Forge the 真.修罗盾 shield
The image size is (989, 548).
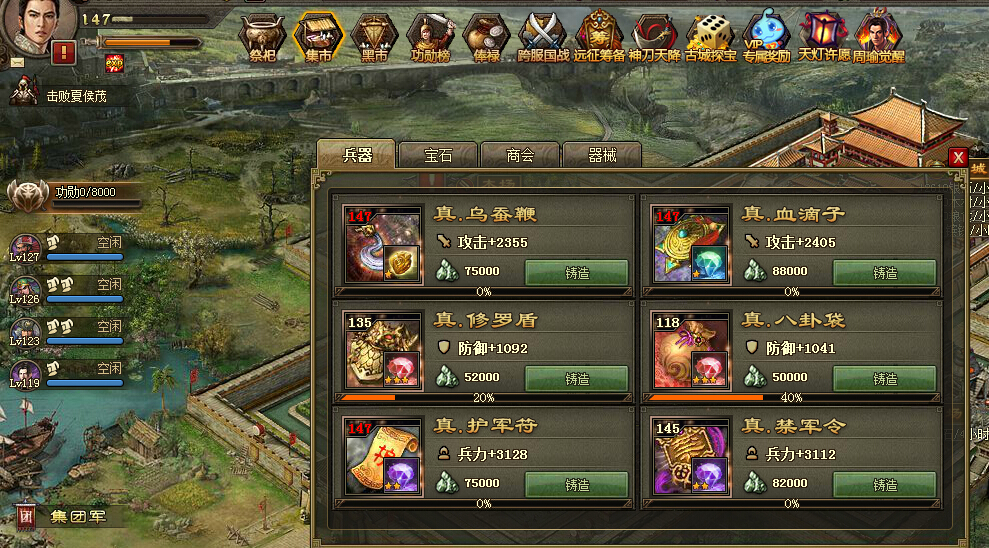(577, 379)
